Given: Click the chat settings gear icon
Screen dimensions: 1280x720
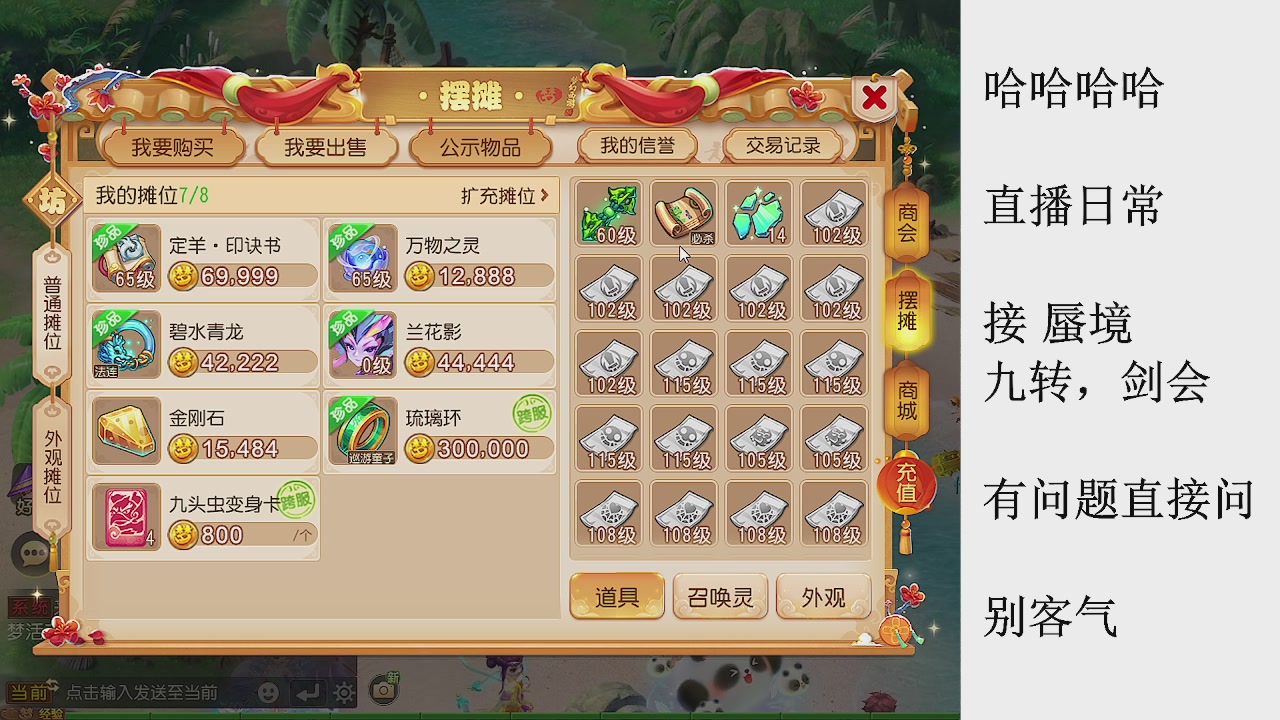Looking at the screenshot, I should [345, 691].
